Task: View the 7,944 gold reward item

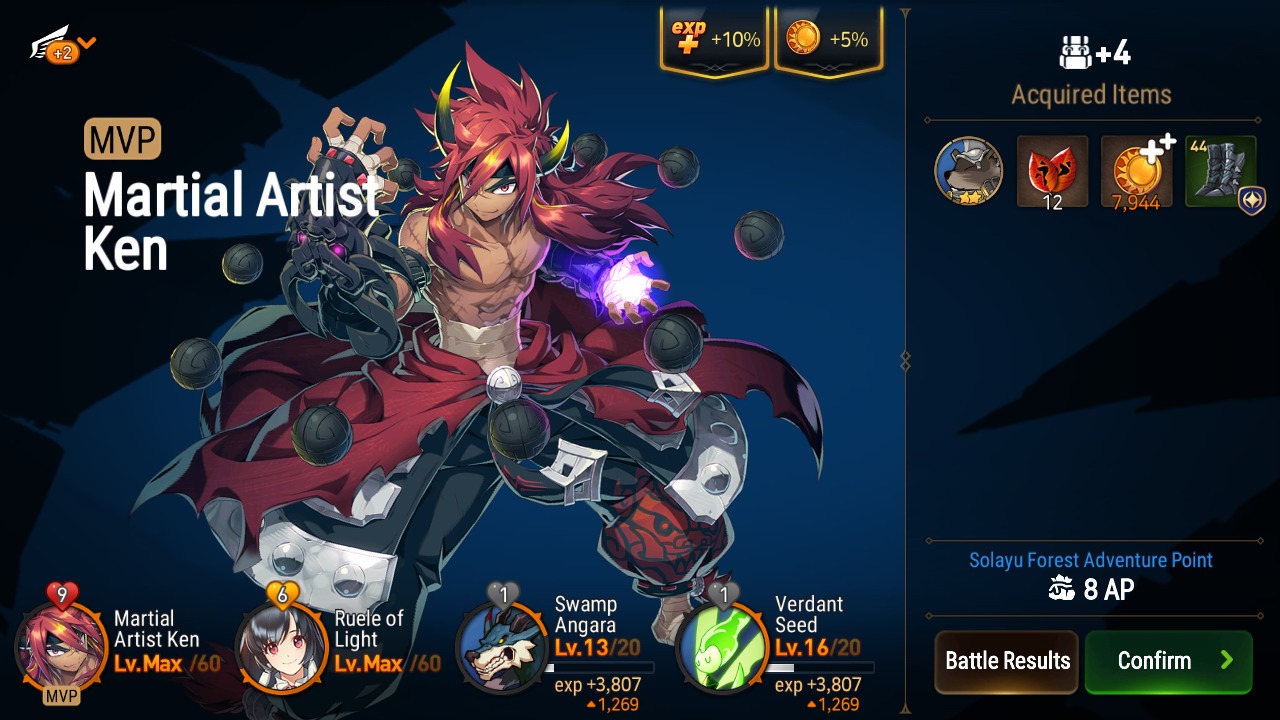Action: (x=1136, y=171)
